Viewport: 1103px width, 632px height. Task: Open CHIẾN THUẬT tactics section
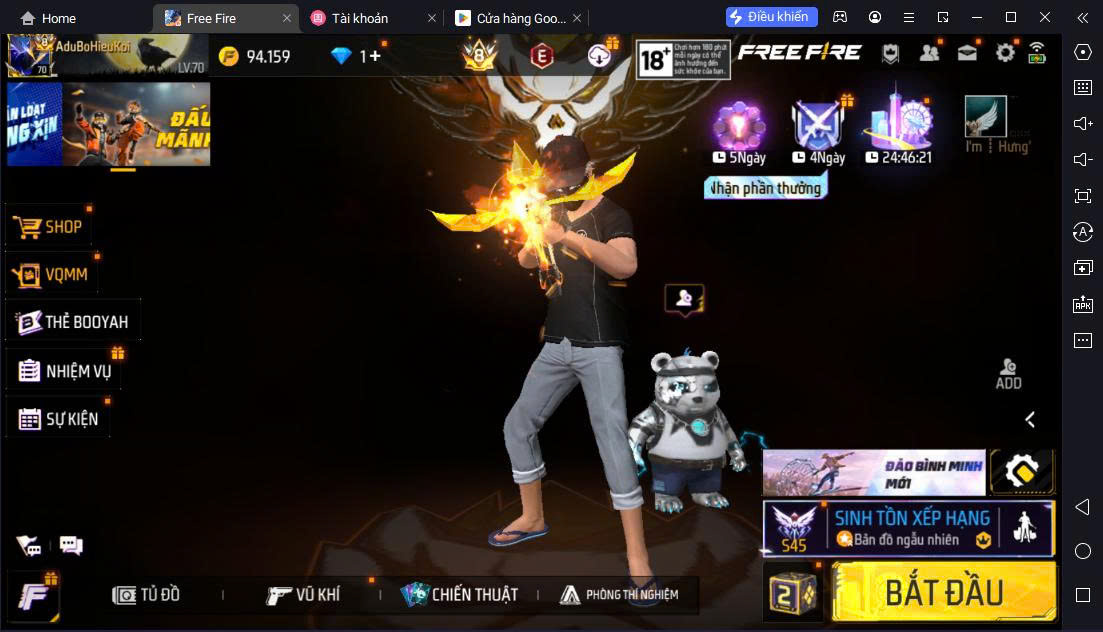pyautogui.click(x=459, y=595)
